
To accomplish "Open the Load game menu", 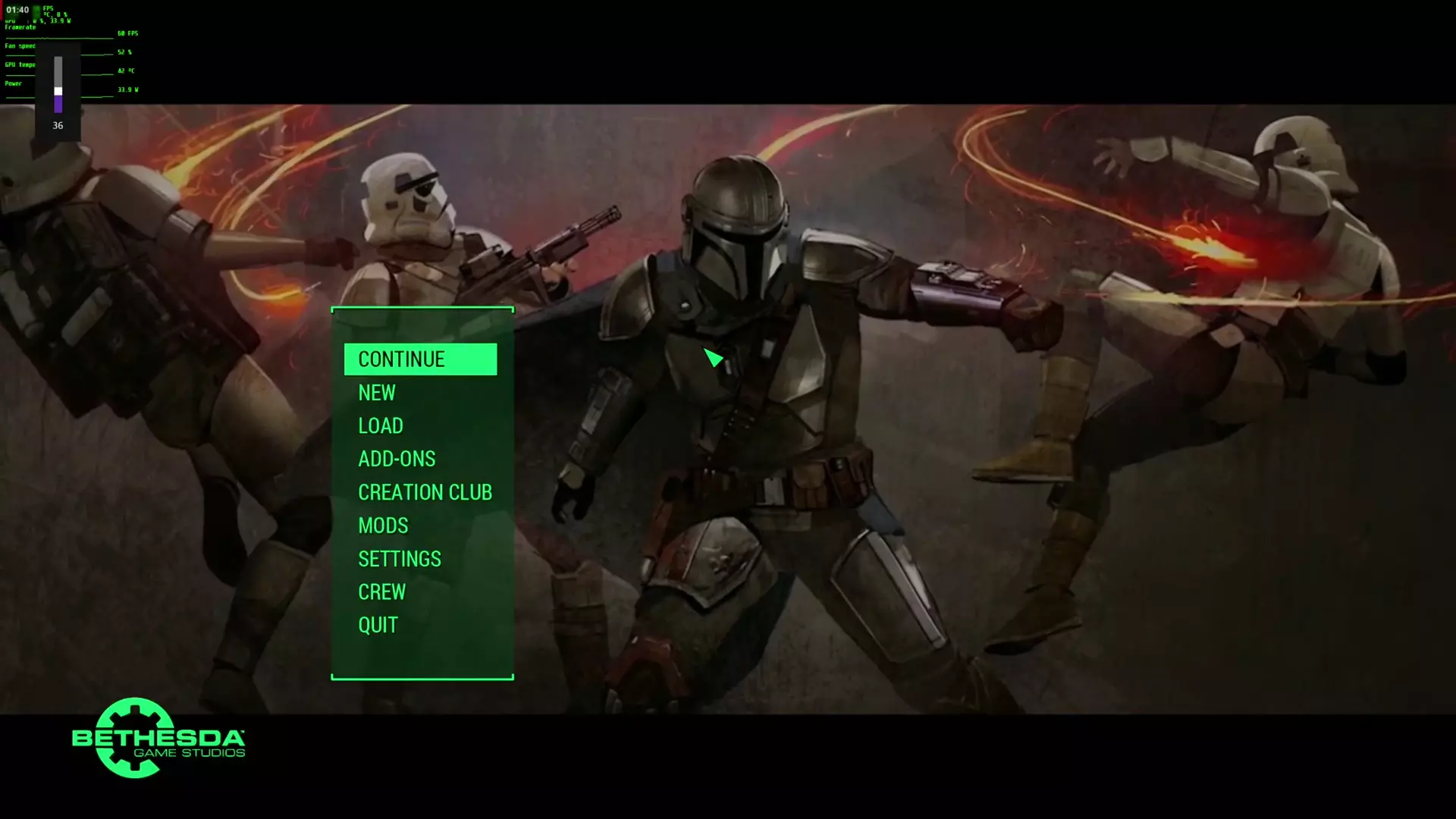I will [381, 426].
